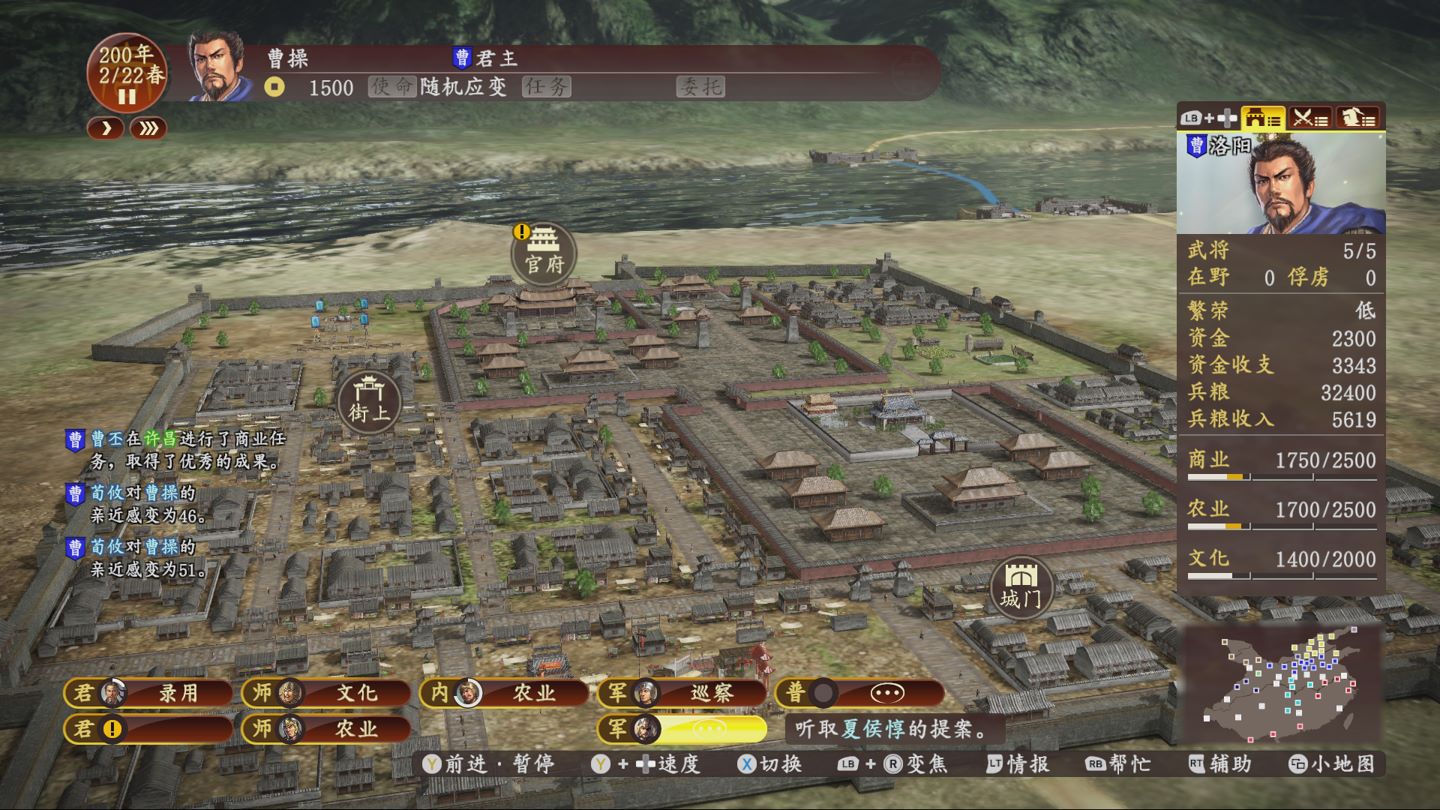
Task: Click the date medallion pause button
Action: click(127, 97)
